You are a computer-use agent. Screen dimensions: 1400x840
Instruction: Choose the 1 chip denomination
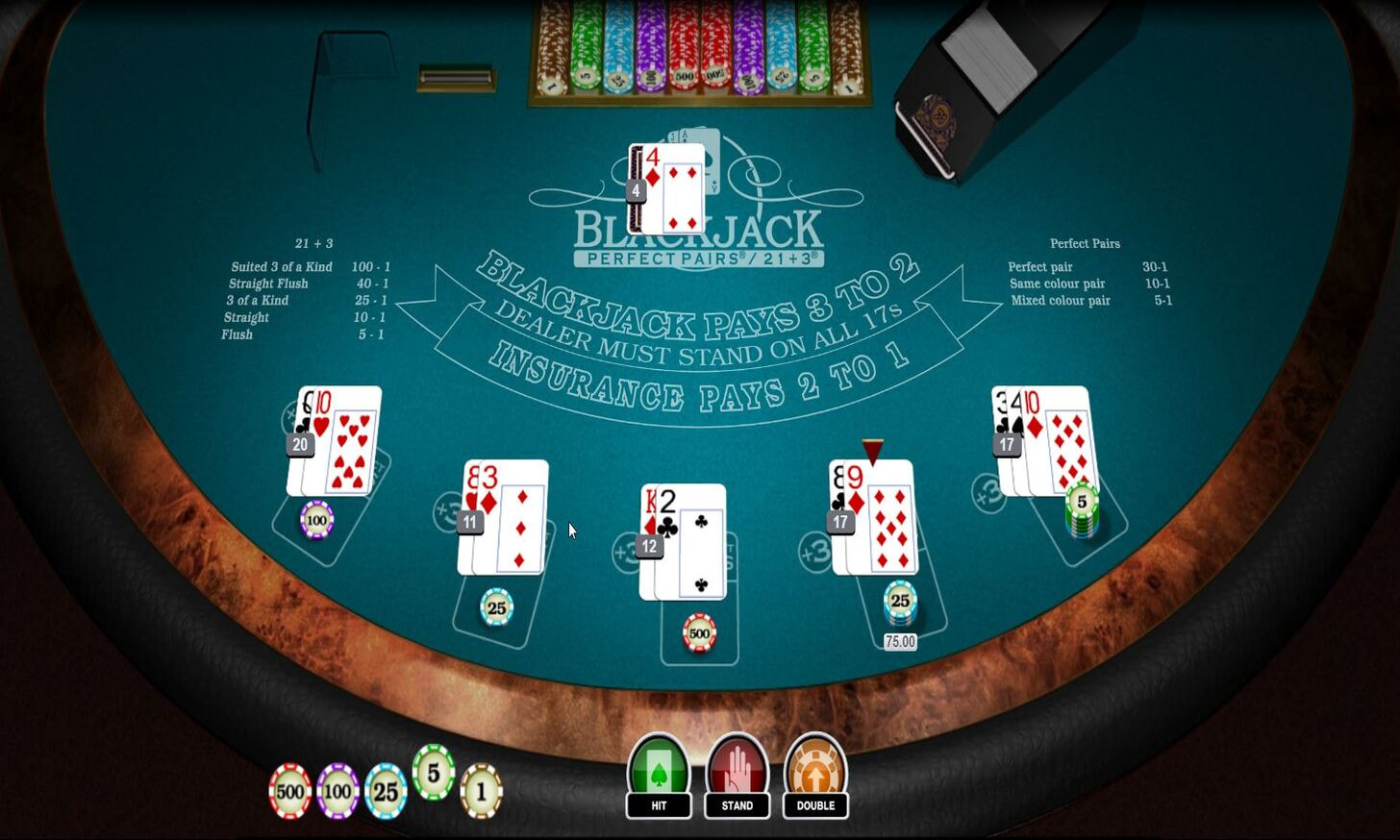coord(482,792)
